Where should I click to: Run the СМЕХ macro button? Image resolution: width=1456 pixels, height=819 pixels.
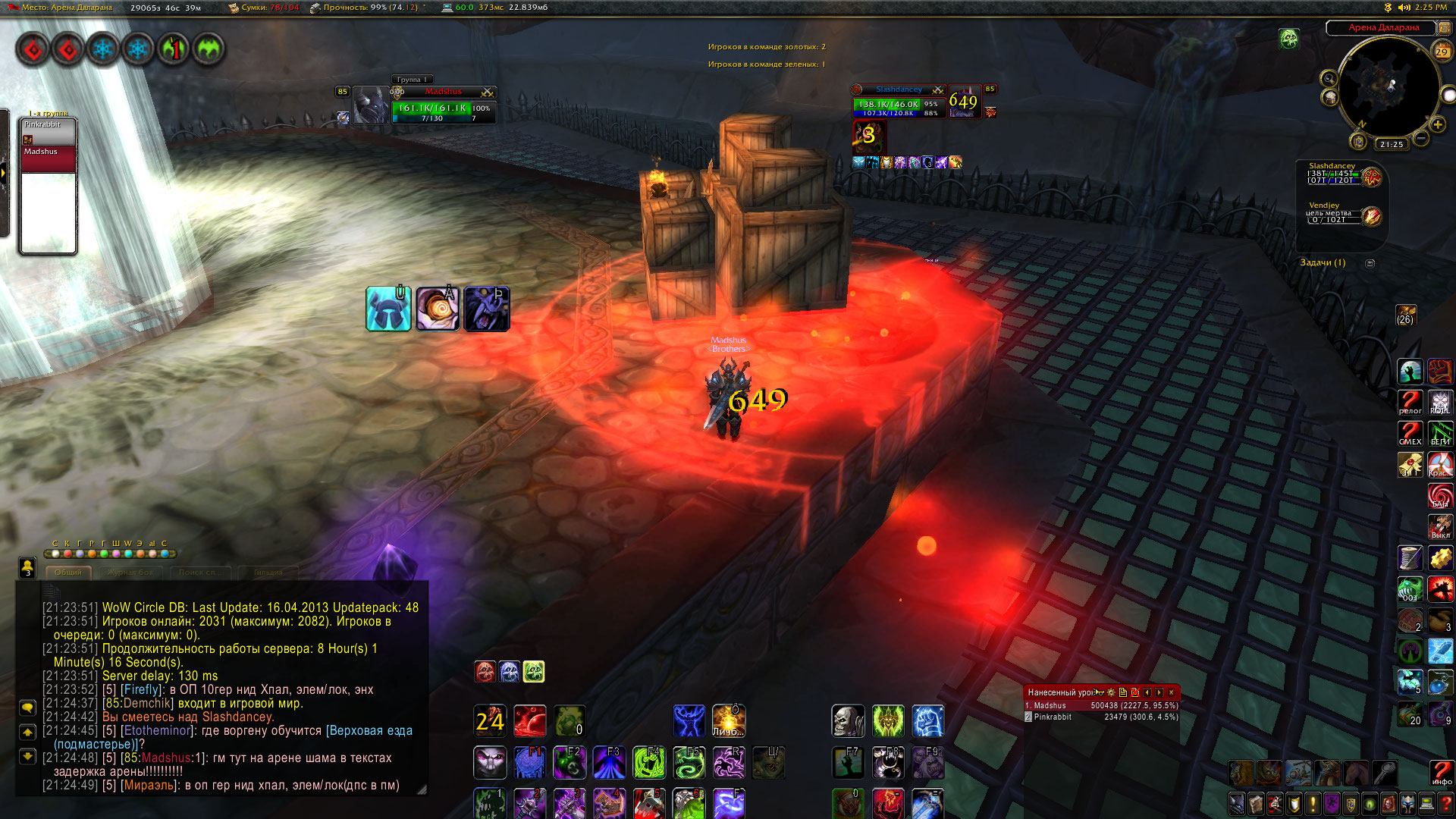tap(1410, 433)
